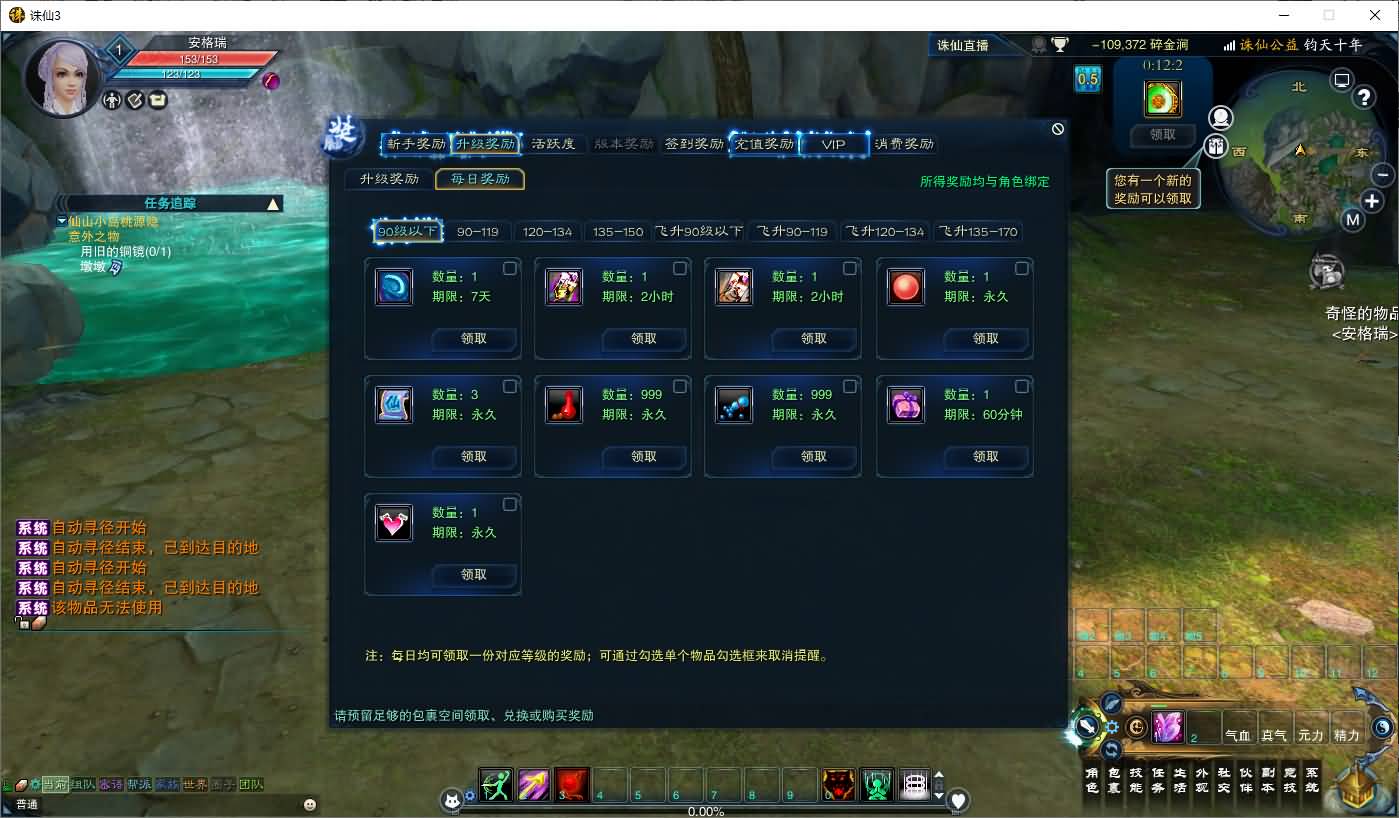Click the minimap zoom-in plus button

(1374, 201)
